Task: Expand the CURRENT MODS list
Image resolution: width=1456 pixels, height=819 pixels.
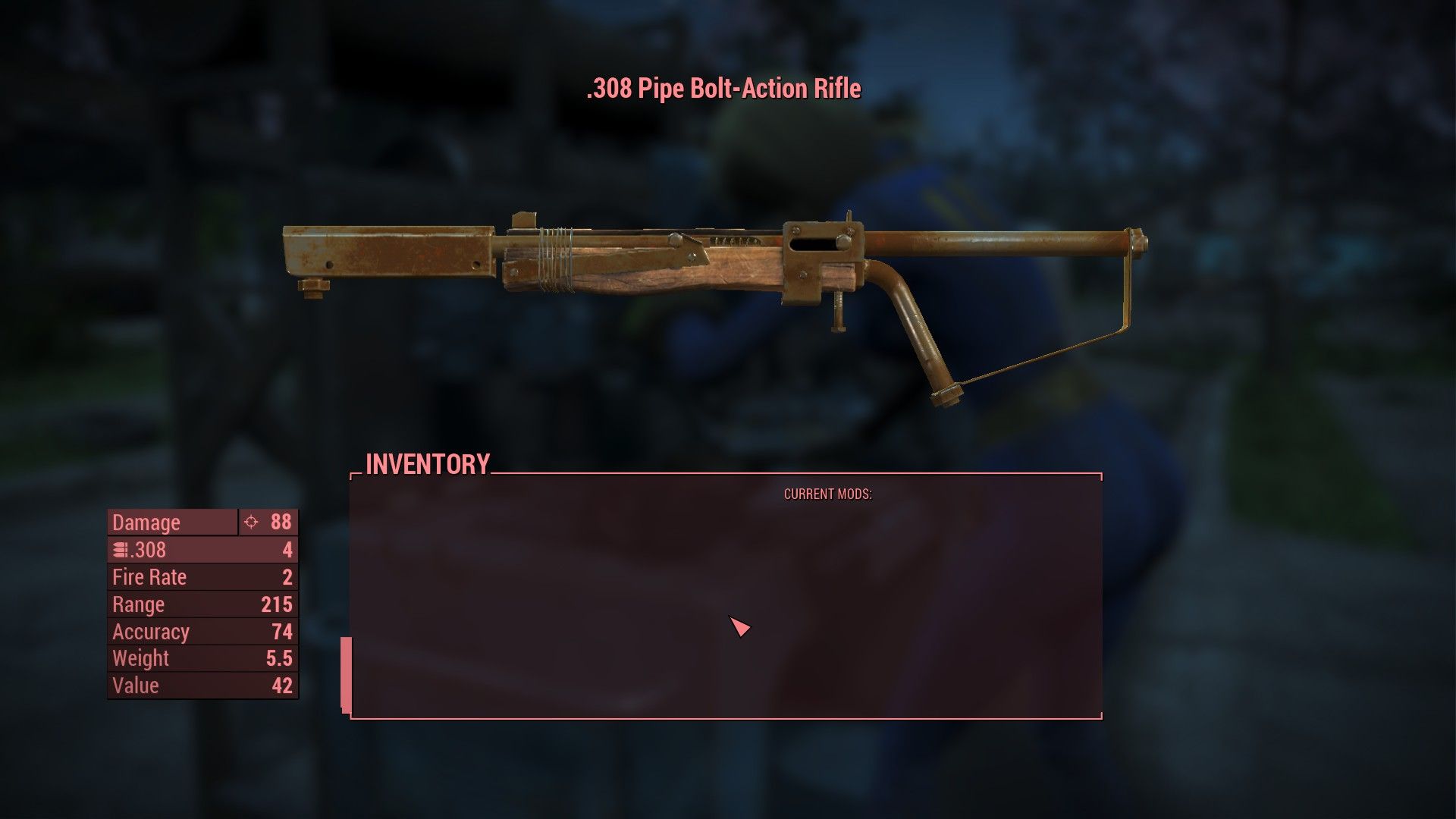Action: point(827,494)
